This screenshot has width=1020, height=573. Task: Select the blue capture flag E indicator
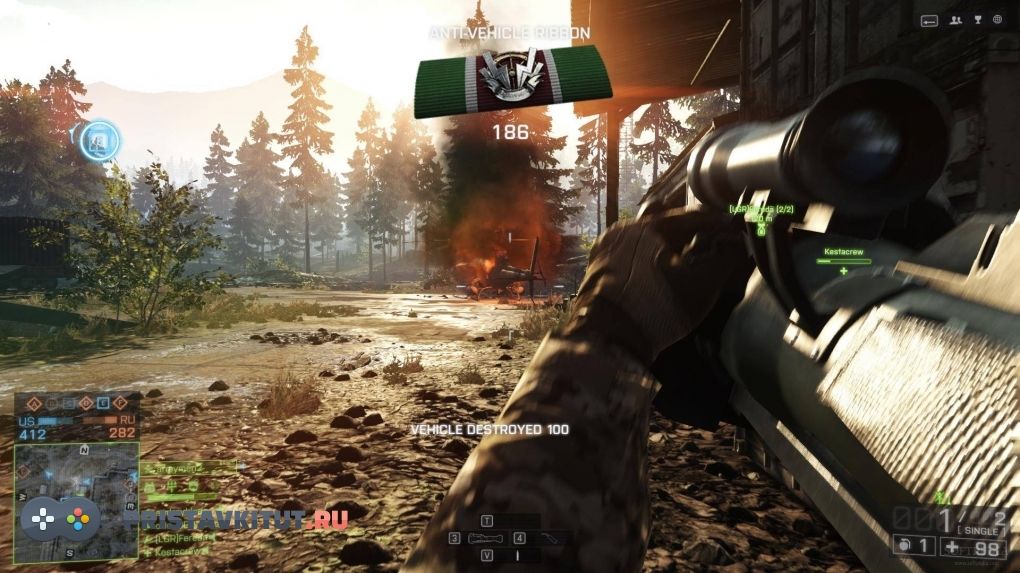(103, 404)
